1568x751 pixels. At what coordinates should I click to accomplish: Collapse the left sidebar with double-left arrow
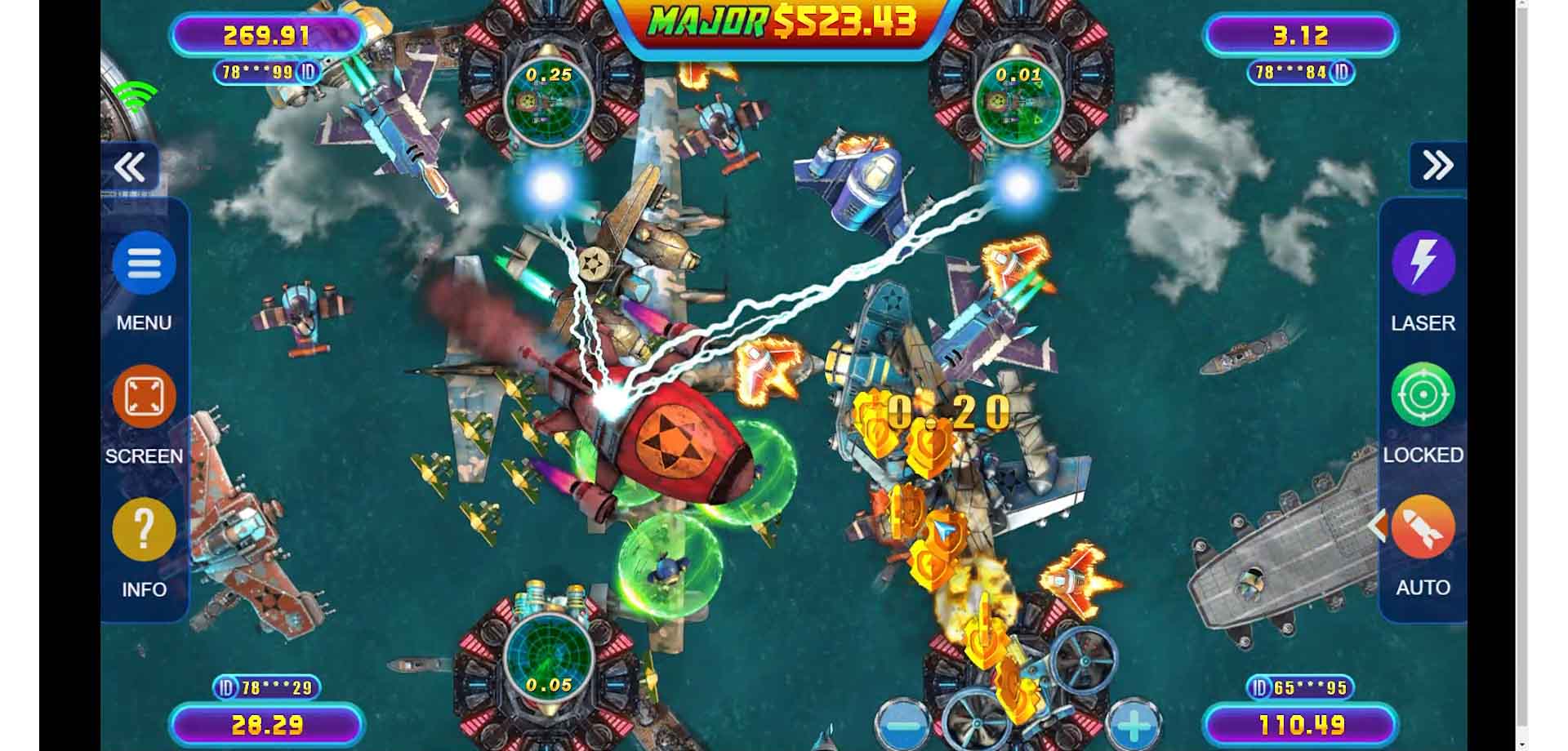click(131, 167)
